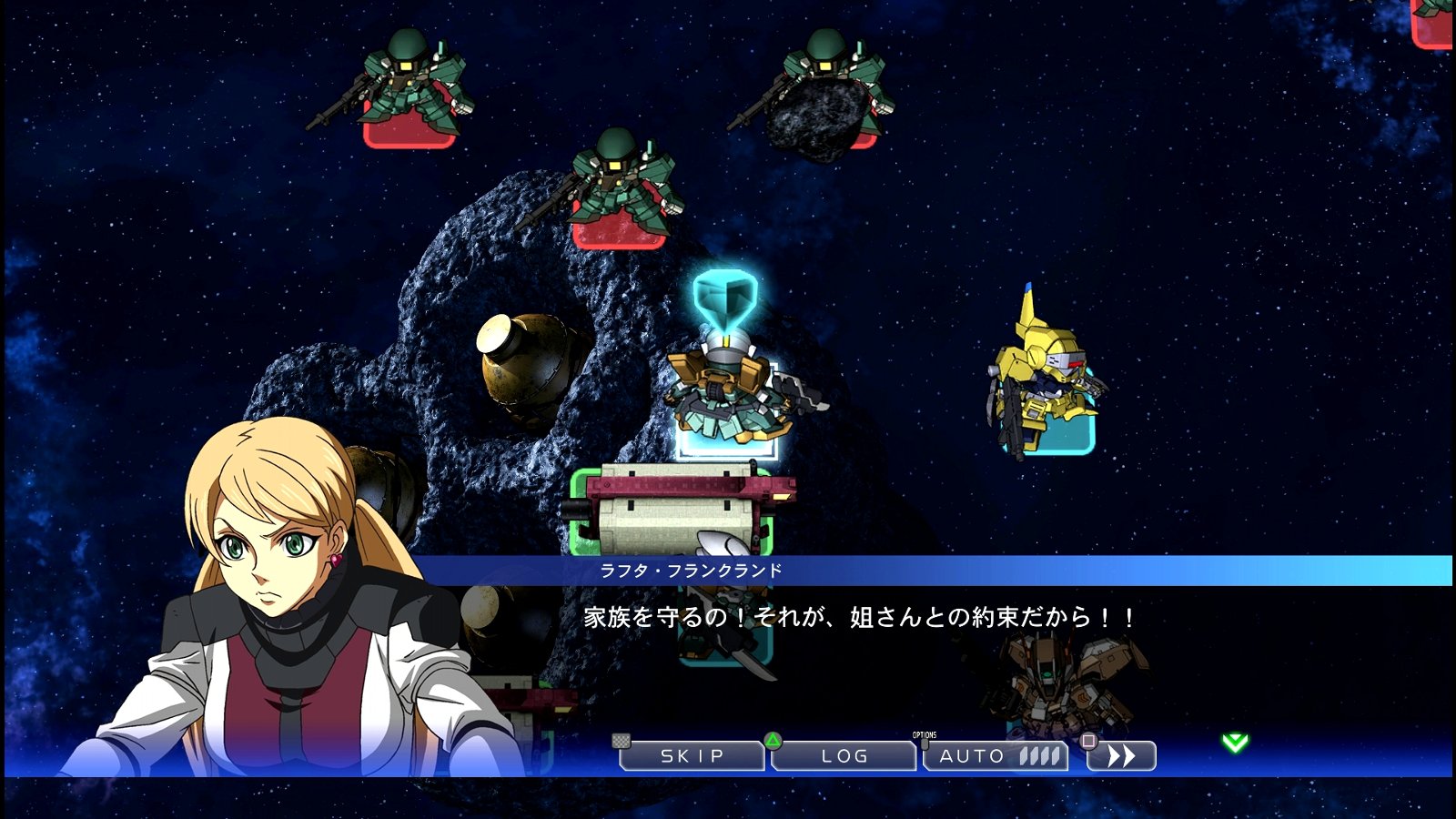Click the ラフタ・フランクランド name label

(x=689, y=569)
